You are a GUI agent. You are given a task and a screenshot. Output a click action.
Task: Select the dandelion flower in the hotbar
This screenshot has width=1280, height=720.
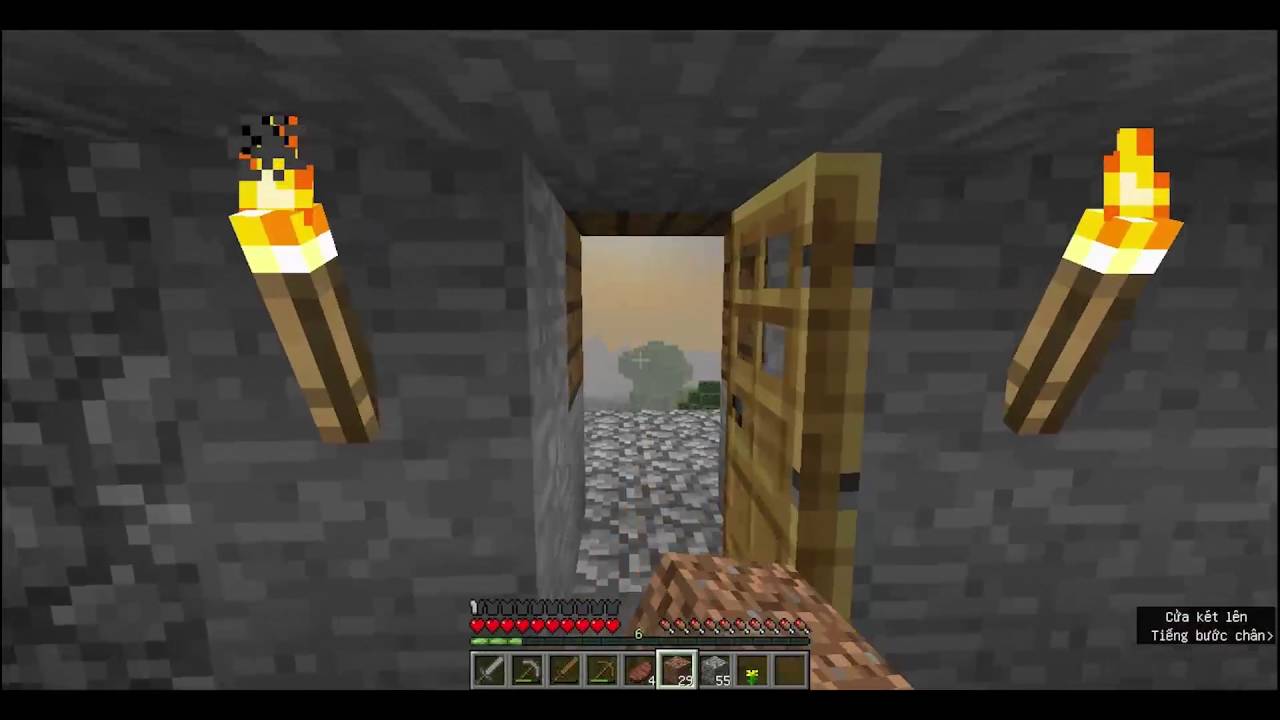751,668
